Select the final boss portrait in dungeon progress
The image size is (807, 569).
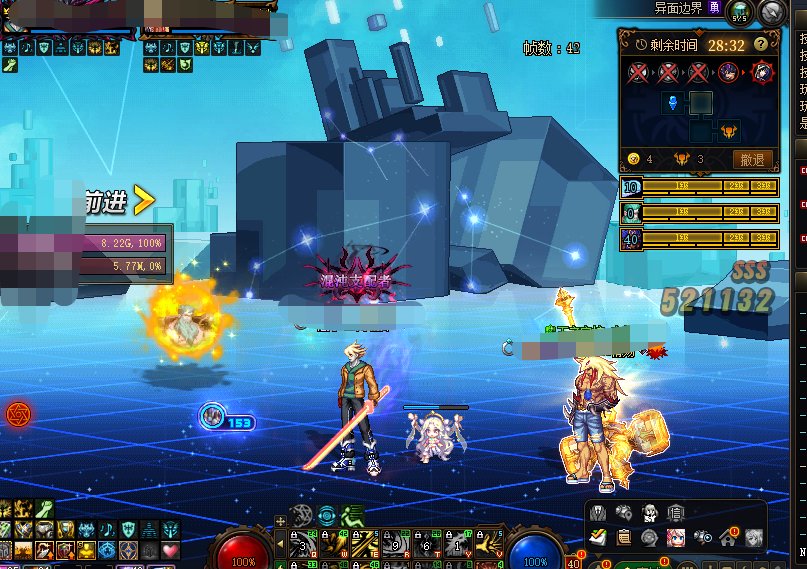761,72
